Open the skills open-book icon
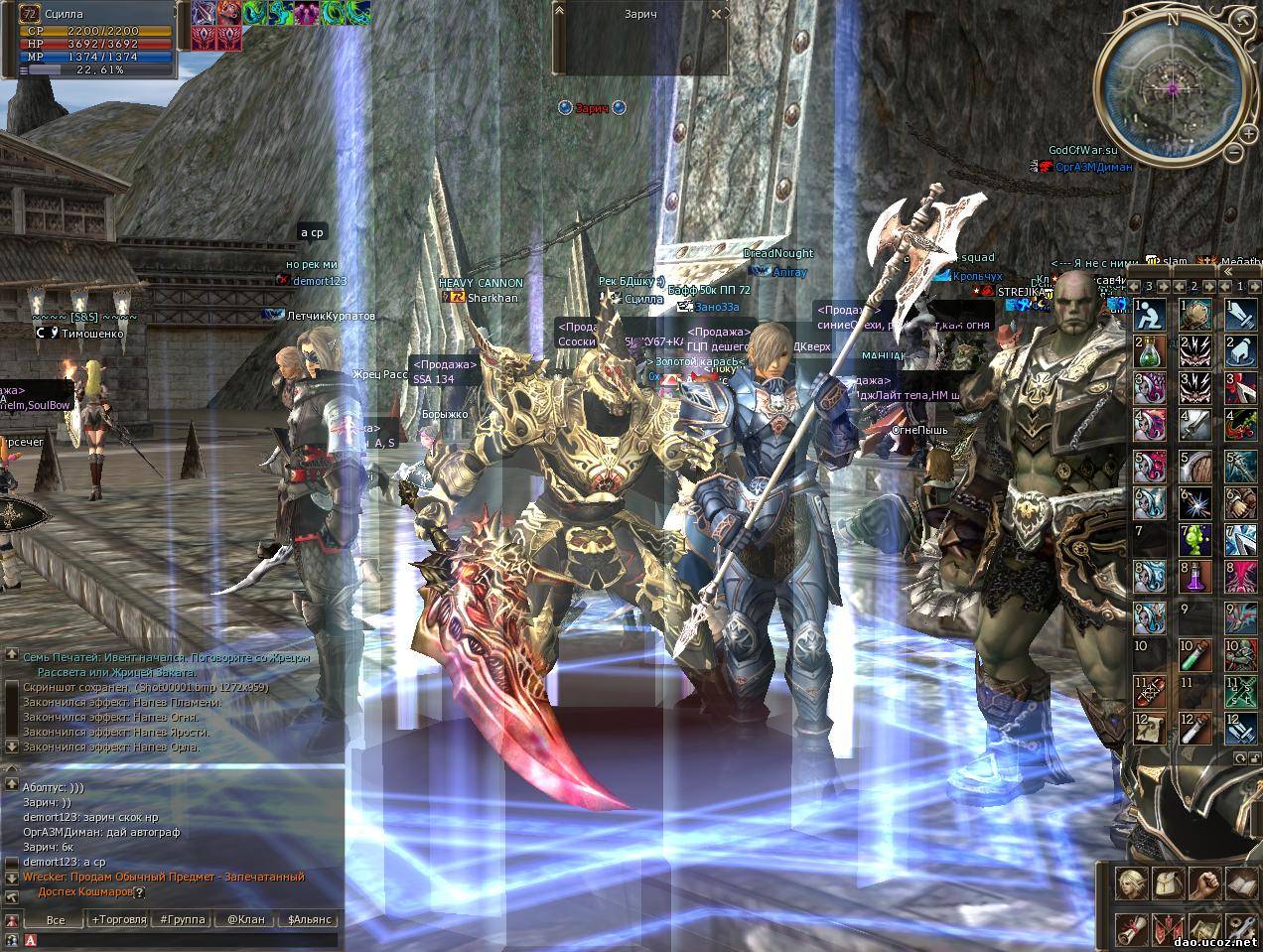Screen dimensions: 1263x952 click(1241, 882)
